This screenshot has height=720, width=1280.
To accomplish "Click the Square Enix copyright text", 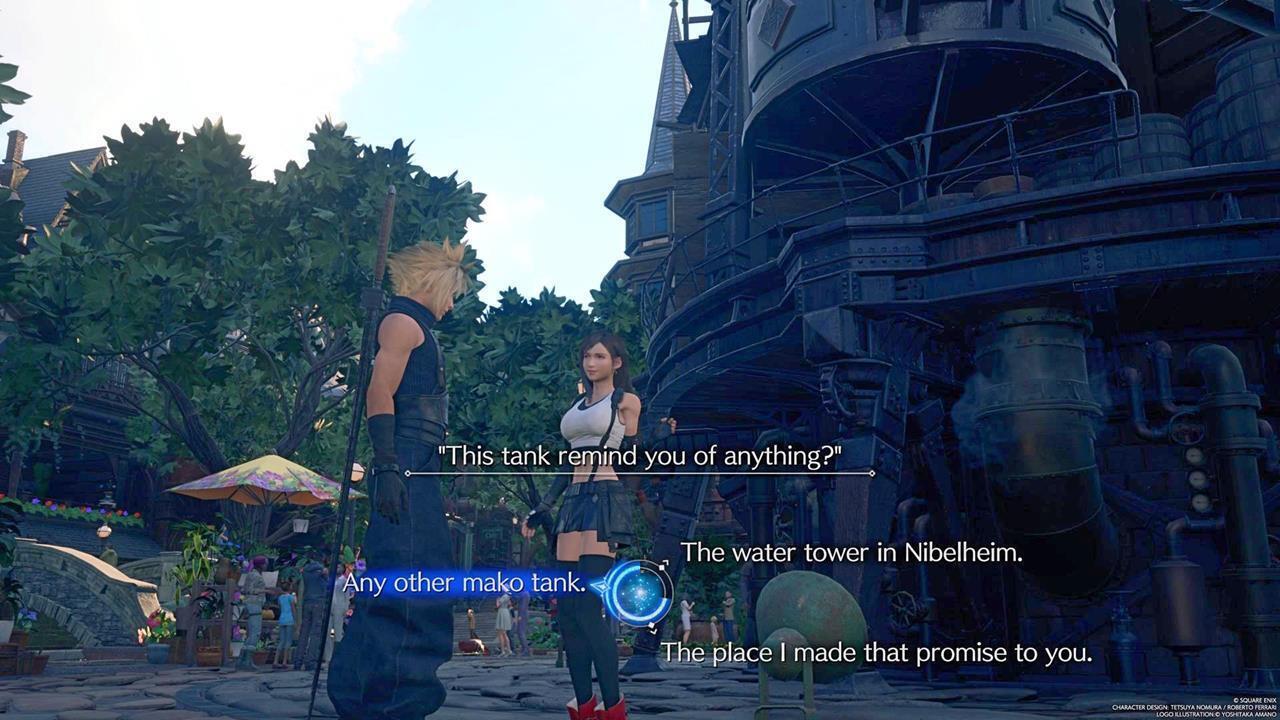I will (x=1253, y=699).
